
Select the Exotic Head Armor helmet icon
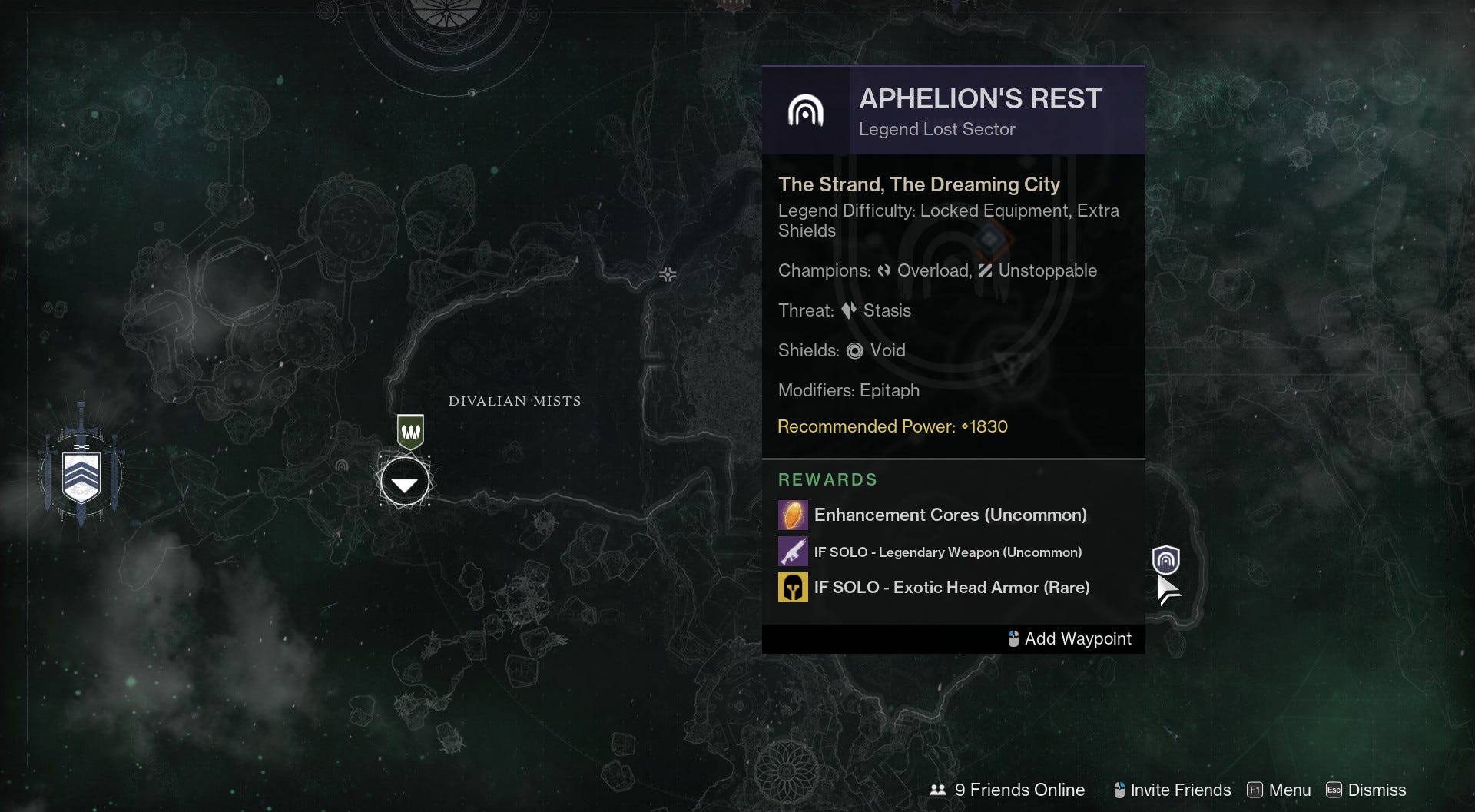pyautogui.click(x=793, y=587)
